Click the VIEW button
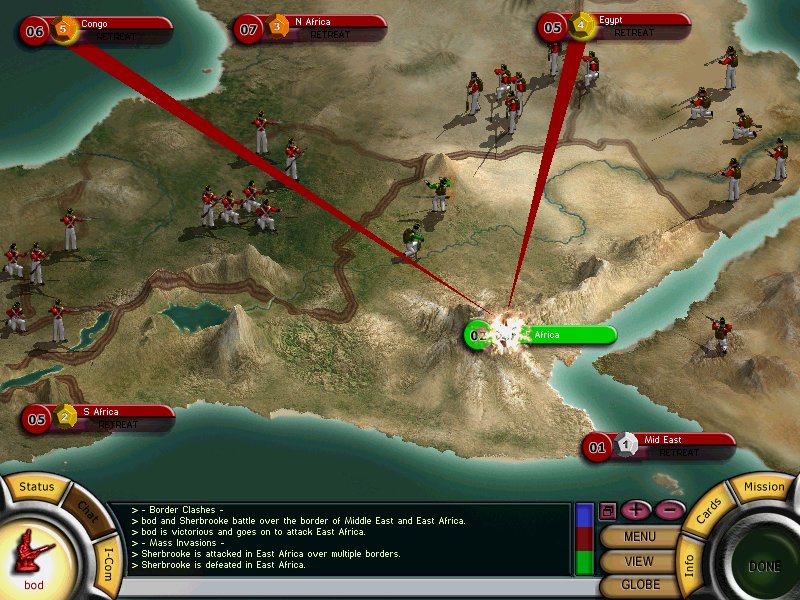Screen dimensions: 800x600 639,561
